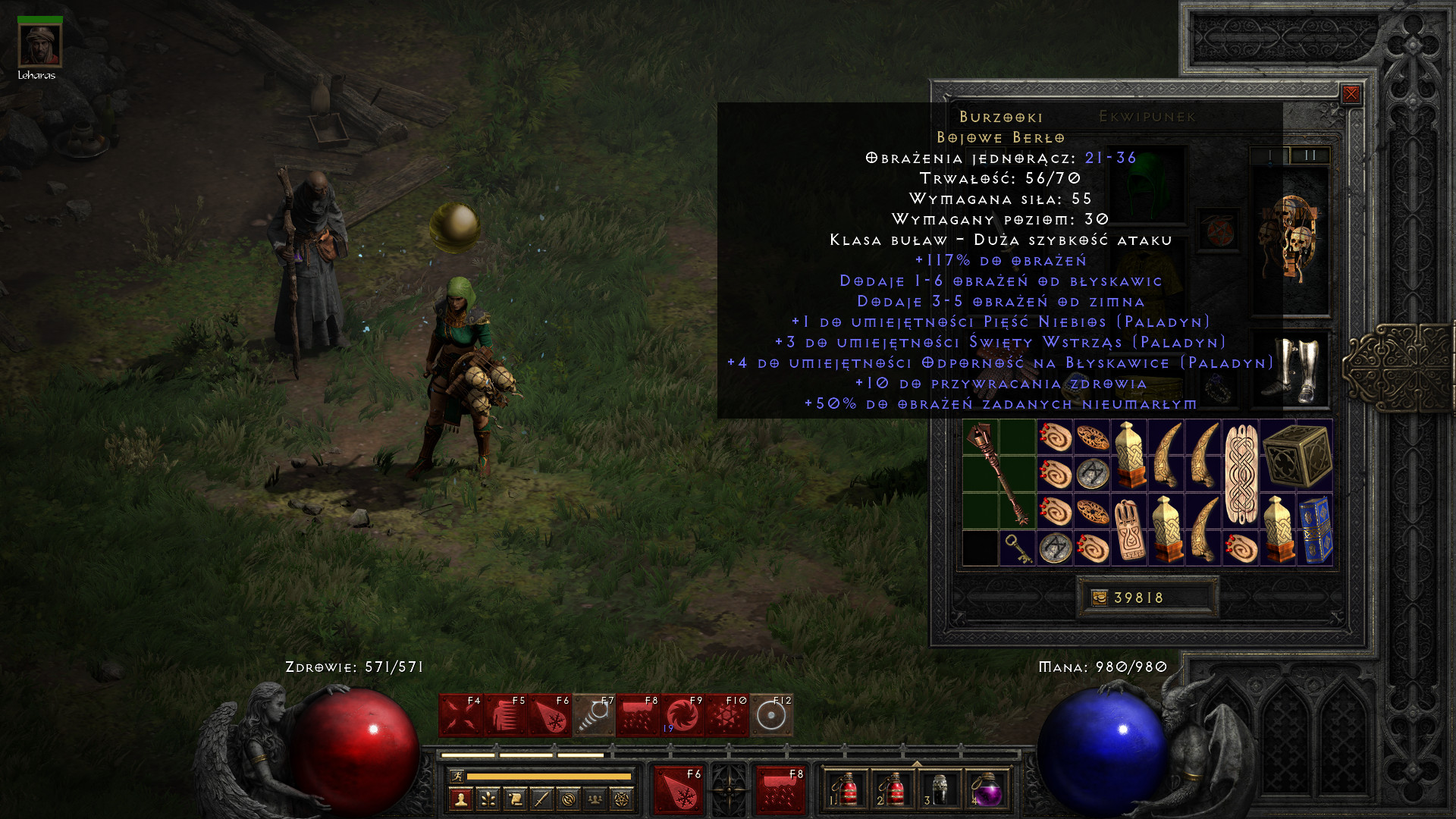Select the blue tome in the inventory
Viewport: 1456px width, 819px height.
1315,529
